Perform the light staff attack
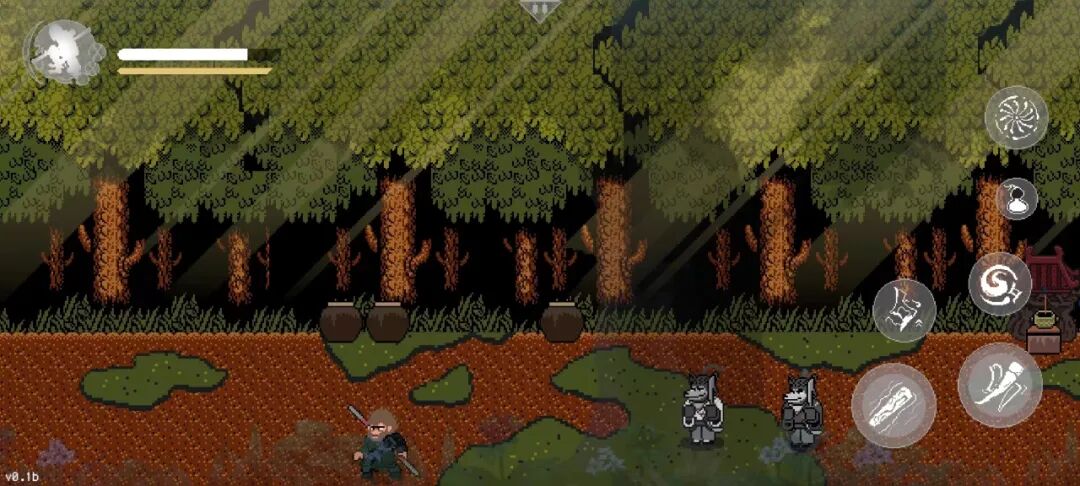 [893, 405]
